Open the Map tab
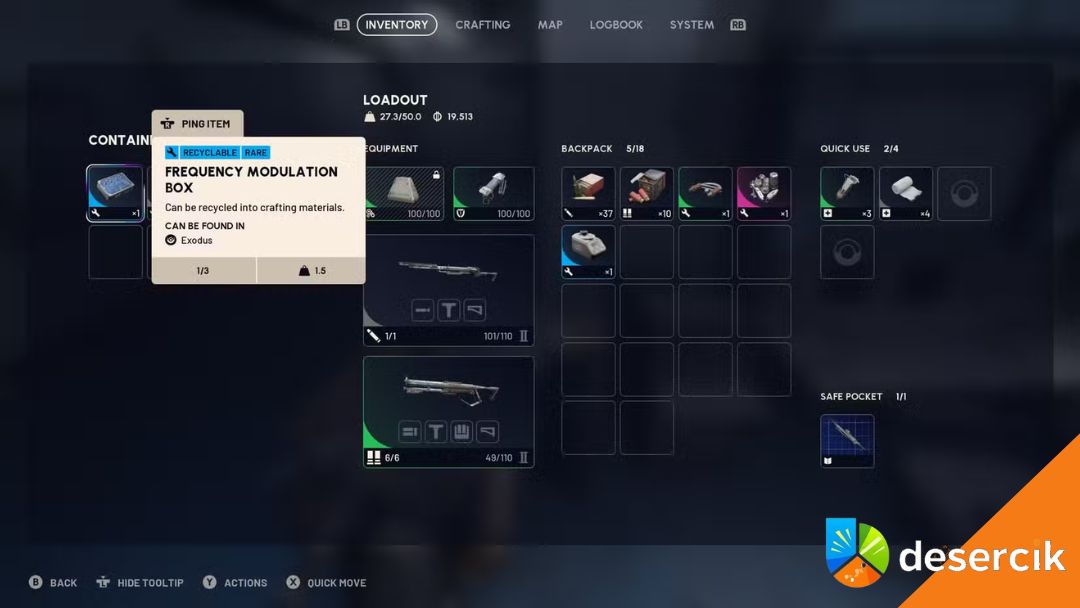The height and width of the screenshot is (608, 1080). pos(550,25)
